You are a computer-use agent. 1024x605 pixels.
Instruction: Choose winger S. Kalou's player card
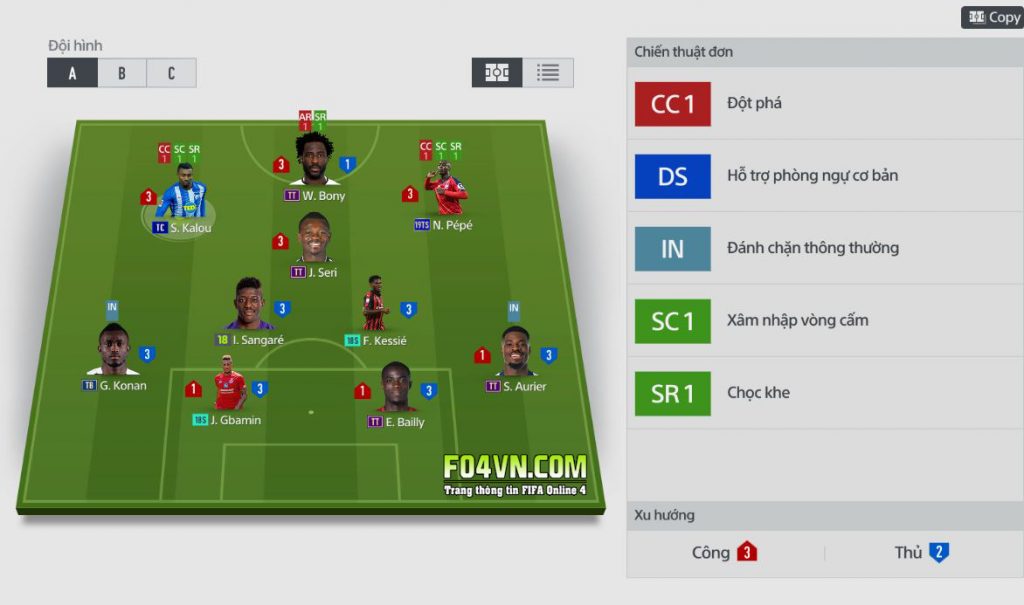point(183,199)
